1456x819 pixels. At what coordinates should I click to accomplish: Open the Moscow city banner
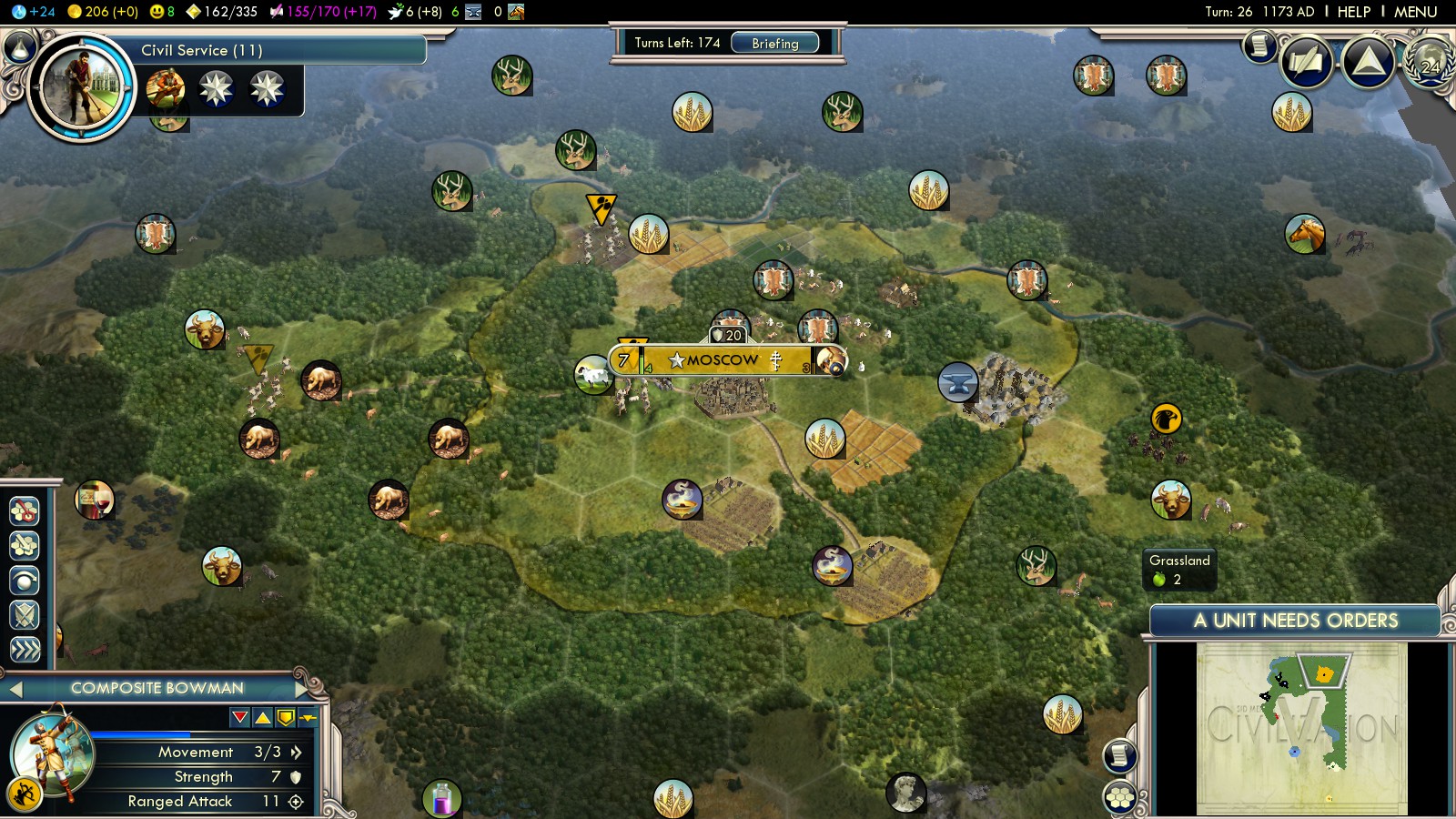(724, 360)
